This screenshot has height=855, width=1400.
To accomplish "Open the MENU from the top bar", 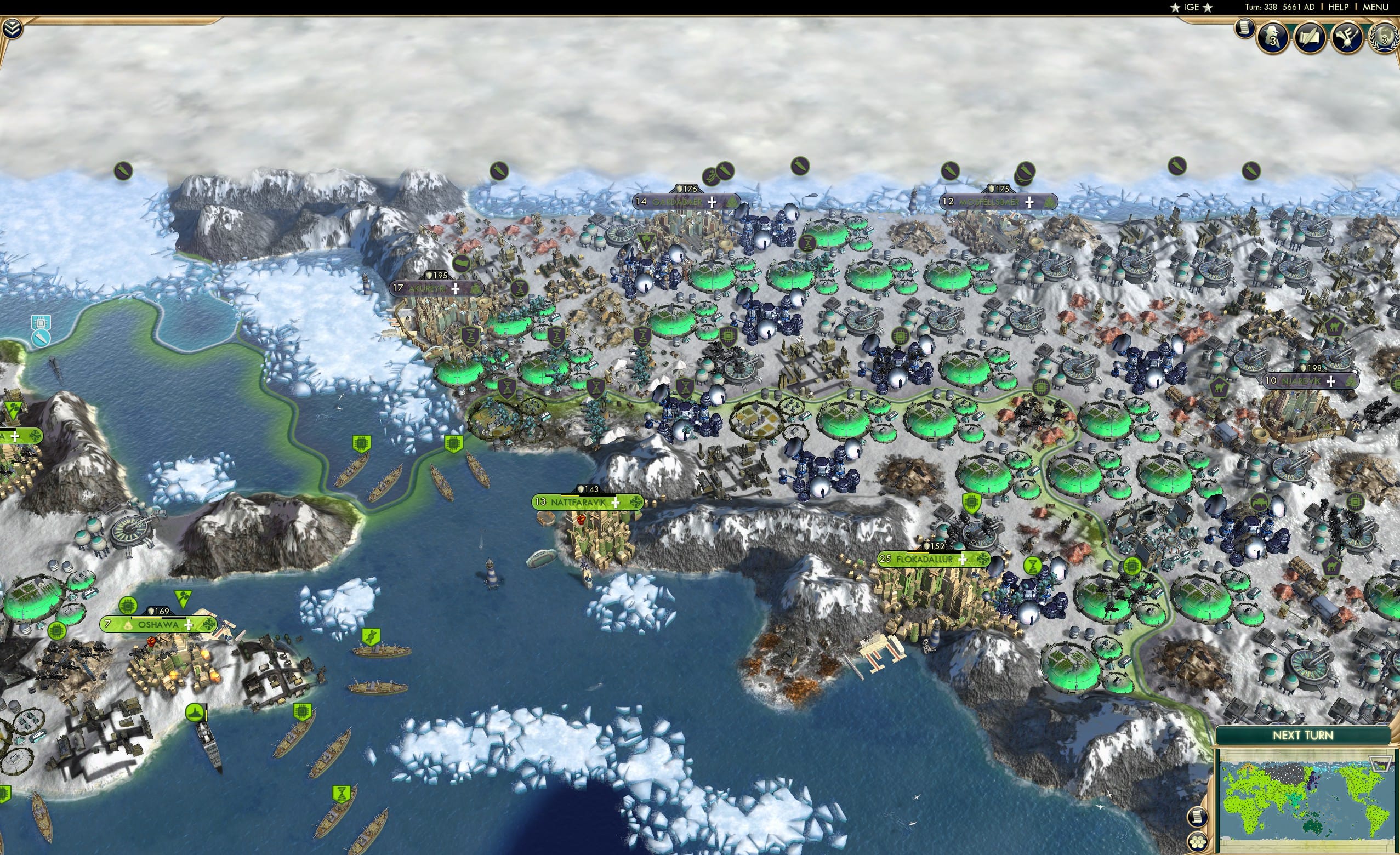I will [x=1375, y=7].
